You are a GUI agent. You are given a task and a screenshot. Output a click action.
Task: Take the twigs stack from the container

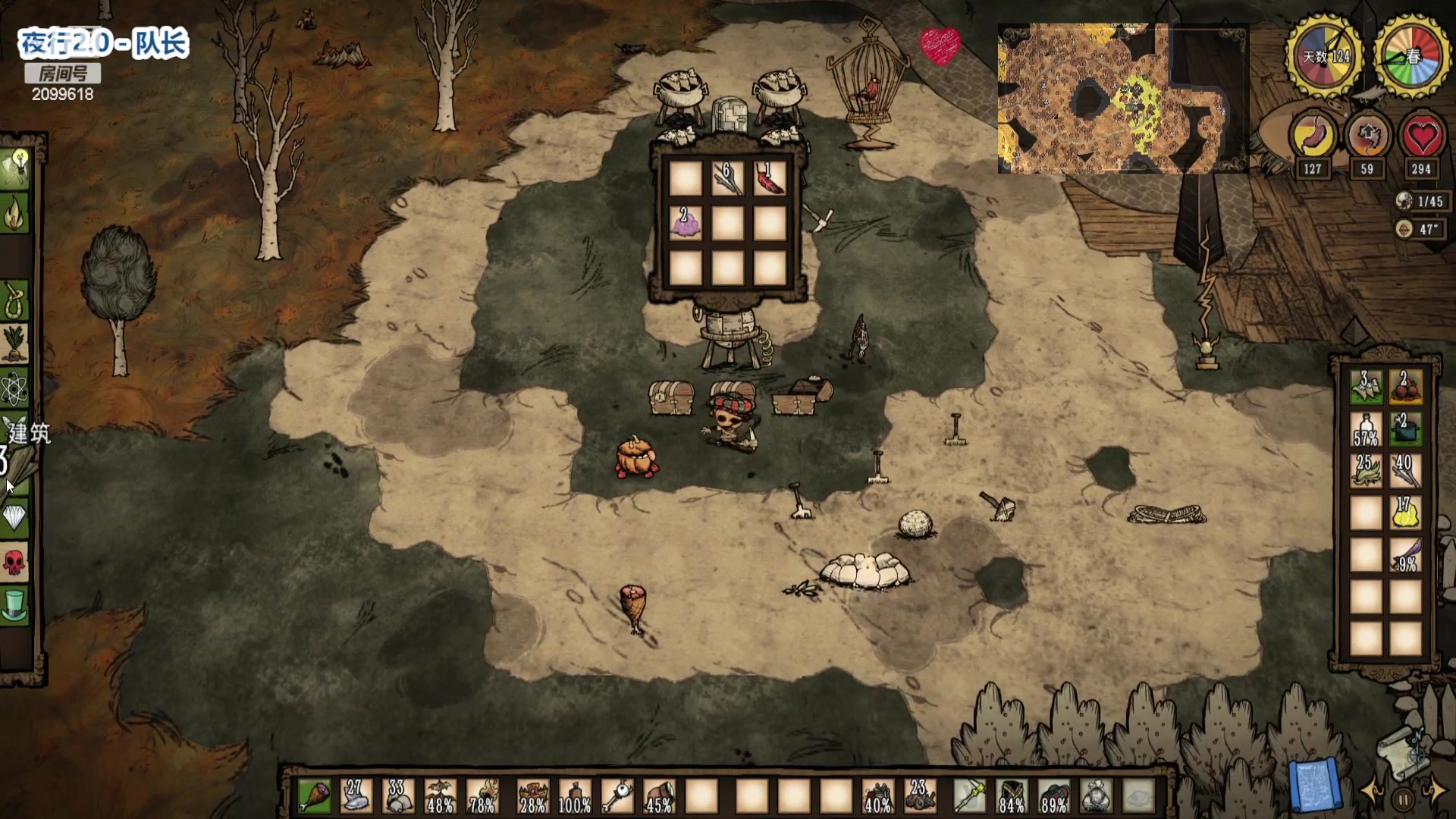point(727,180)
